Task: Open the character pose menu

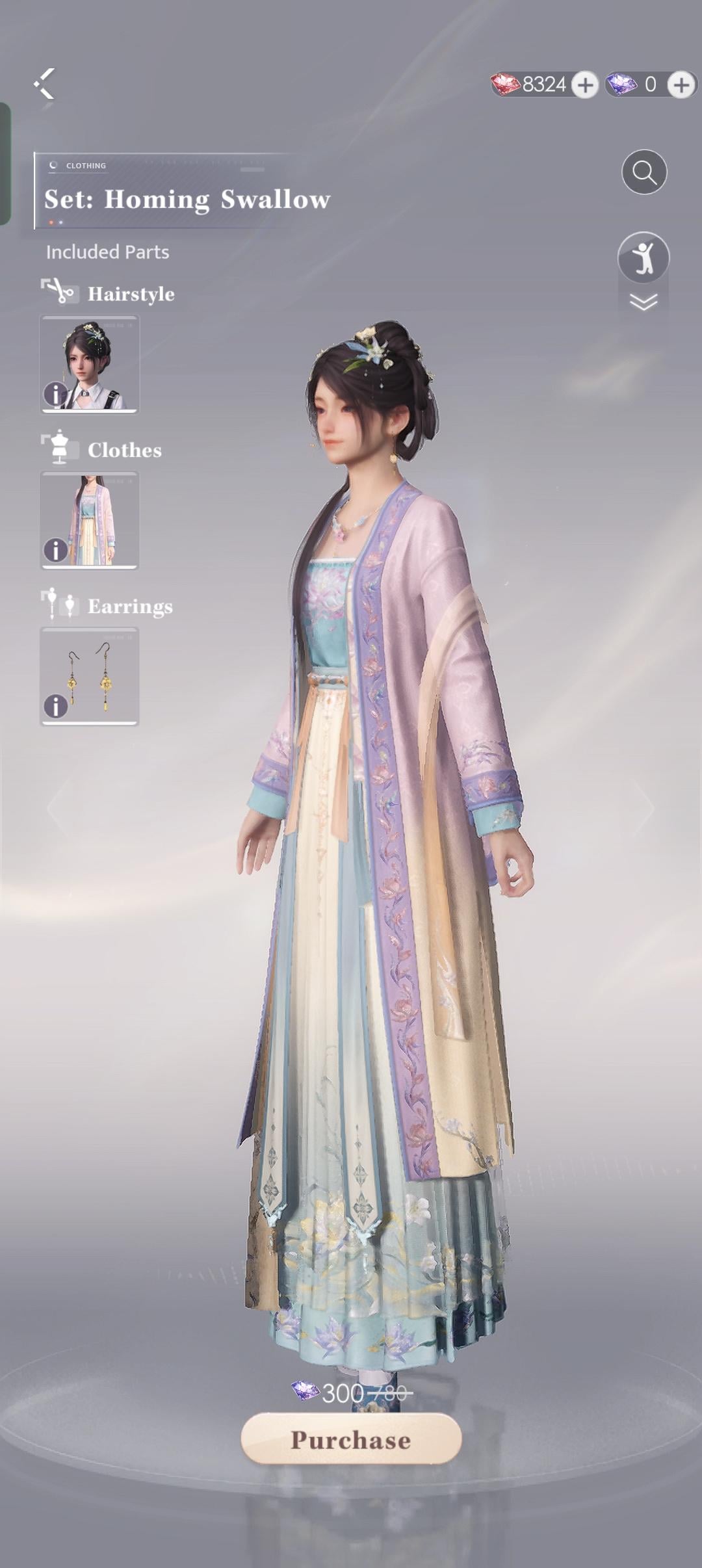Action: pyautogui.click(x=643, y=257)
